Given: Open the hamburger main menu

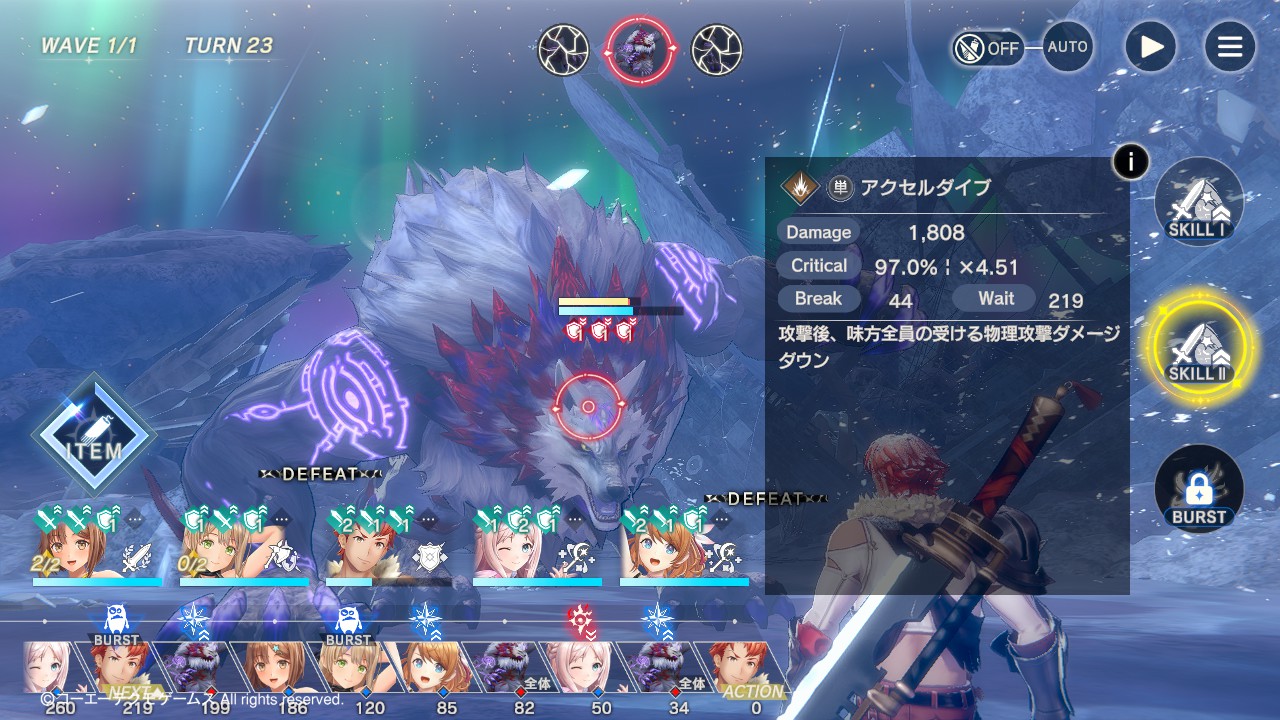Looking at the screenshot, I should [1229, 47].
